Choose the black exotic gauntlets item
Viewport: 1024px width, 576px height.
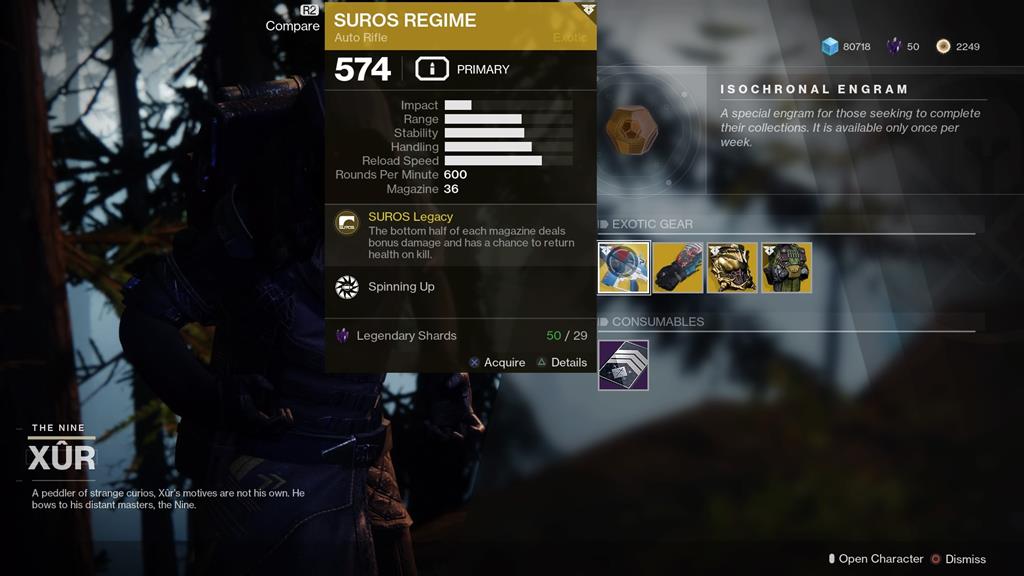click(x=678, y=268)
